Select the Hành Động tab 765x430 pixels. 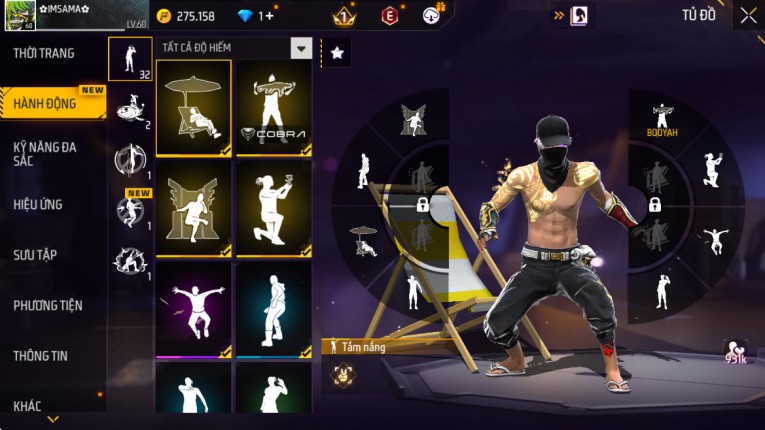(45, 103)
